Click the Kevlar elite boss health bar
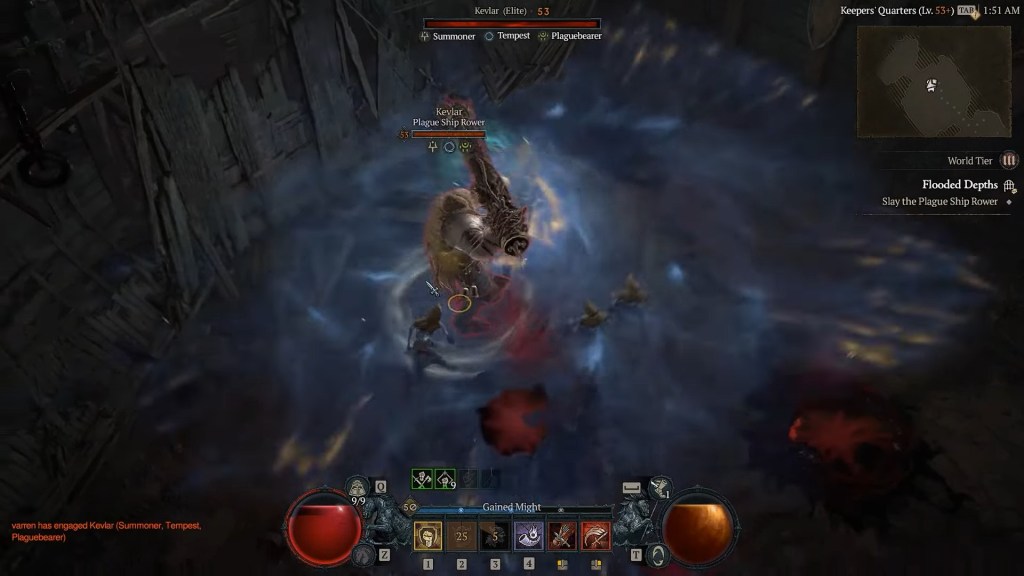Image resolution: width=1024 pixels, height=576 pixels. (x=511, y=23)
